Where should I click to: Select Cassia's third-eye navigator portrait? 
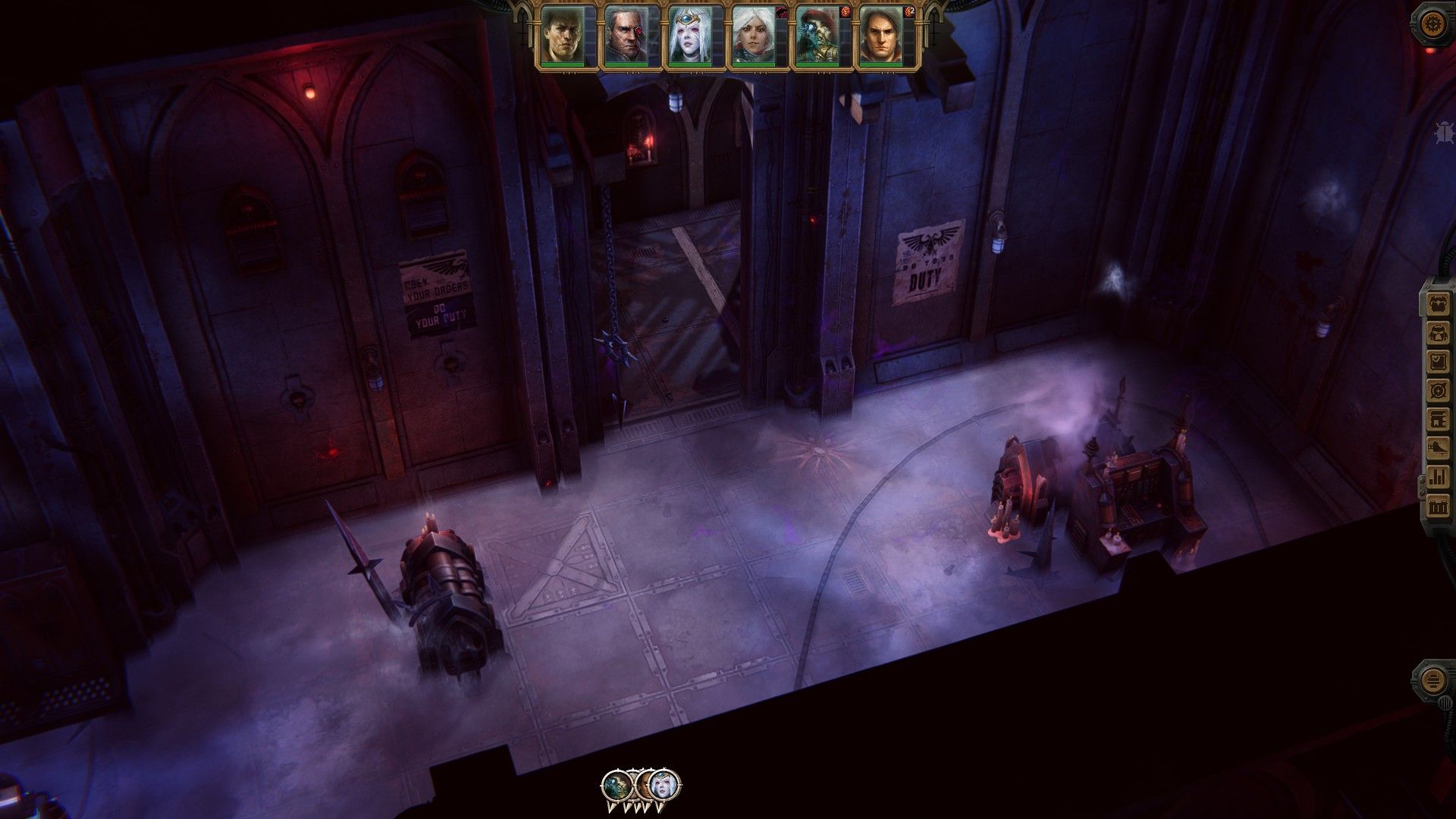(688, 34)
